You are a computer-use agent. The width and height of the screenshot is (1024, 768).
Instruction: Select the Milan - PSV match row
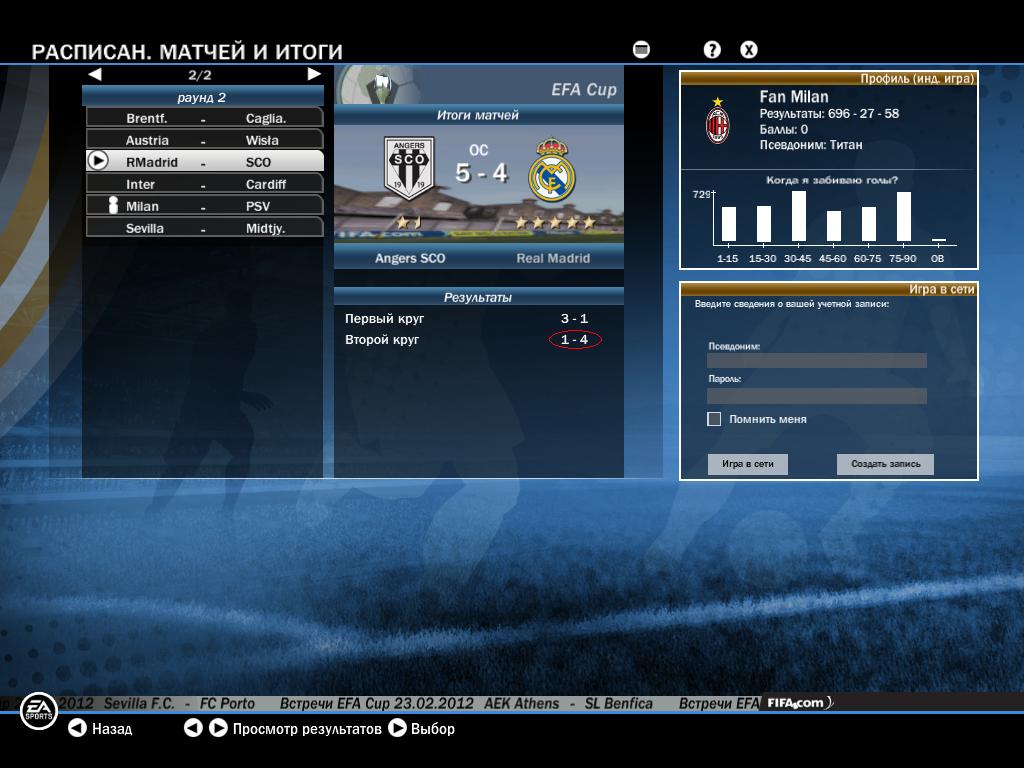click(x=204, y=206)
